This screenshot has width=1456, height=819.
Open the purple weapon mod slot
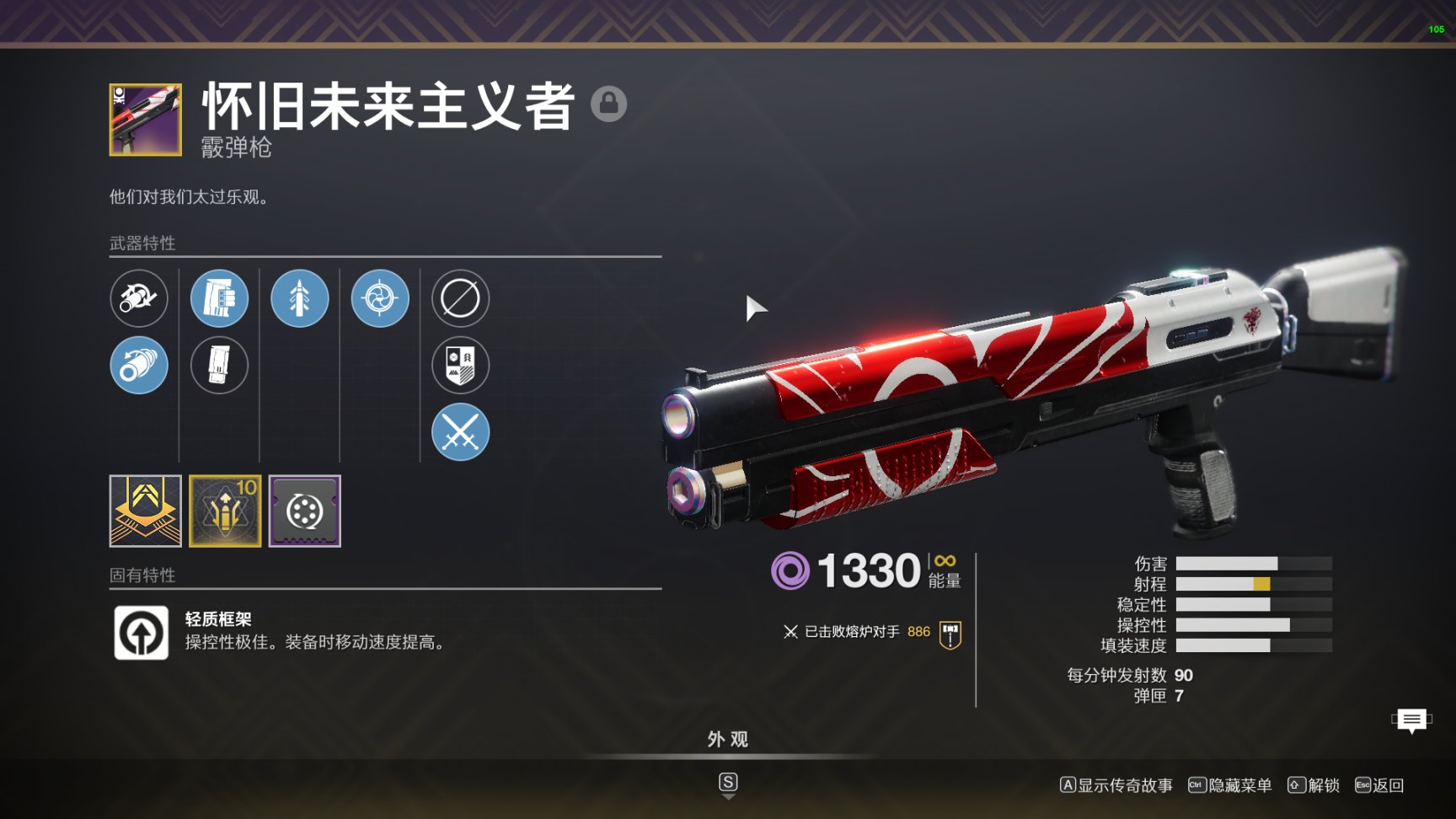point(305,511)
